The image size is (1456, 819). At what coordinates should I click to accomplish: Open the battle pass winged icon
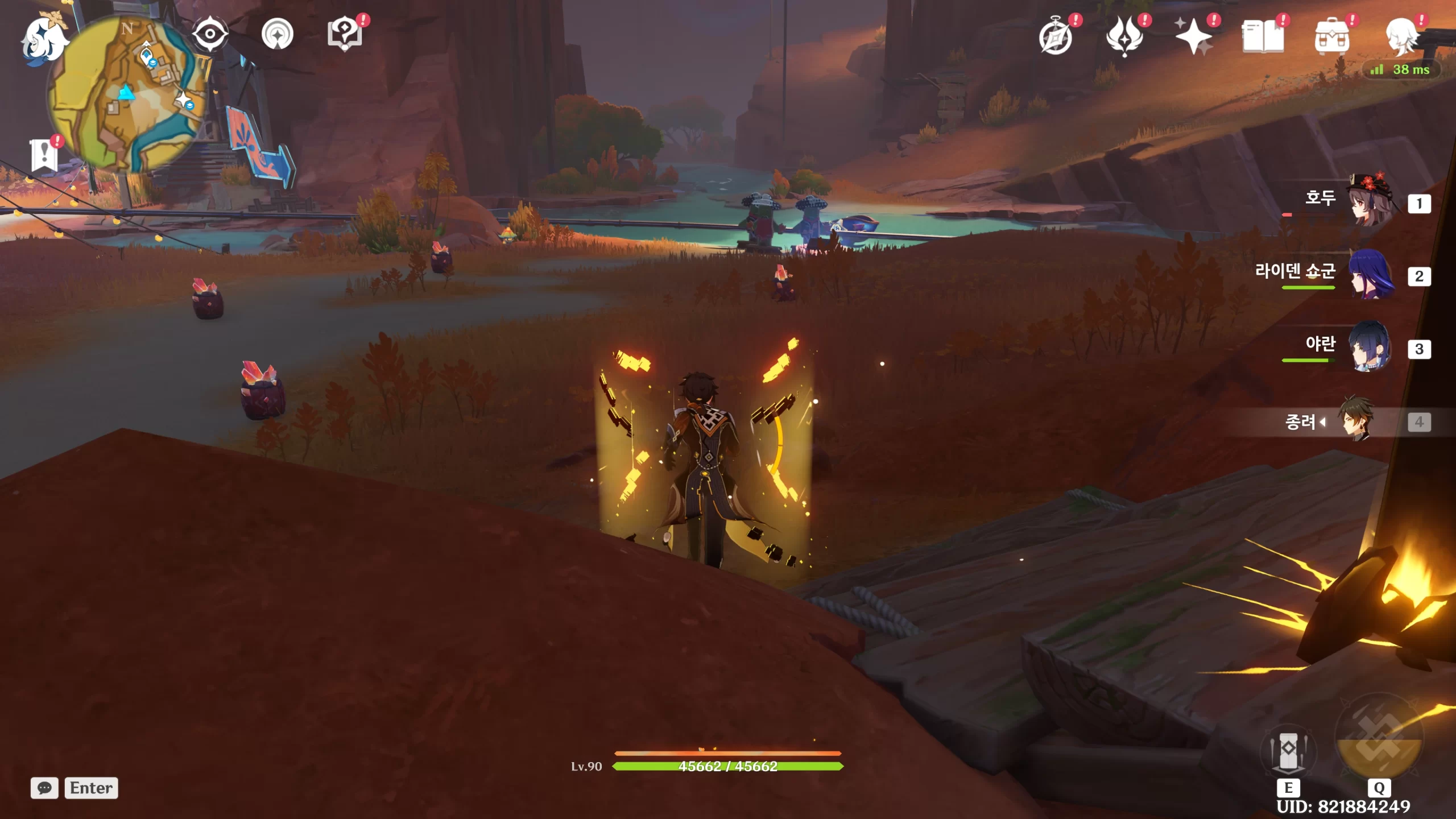pyautogui.click(x=1124, y=38)
